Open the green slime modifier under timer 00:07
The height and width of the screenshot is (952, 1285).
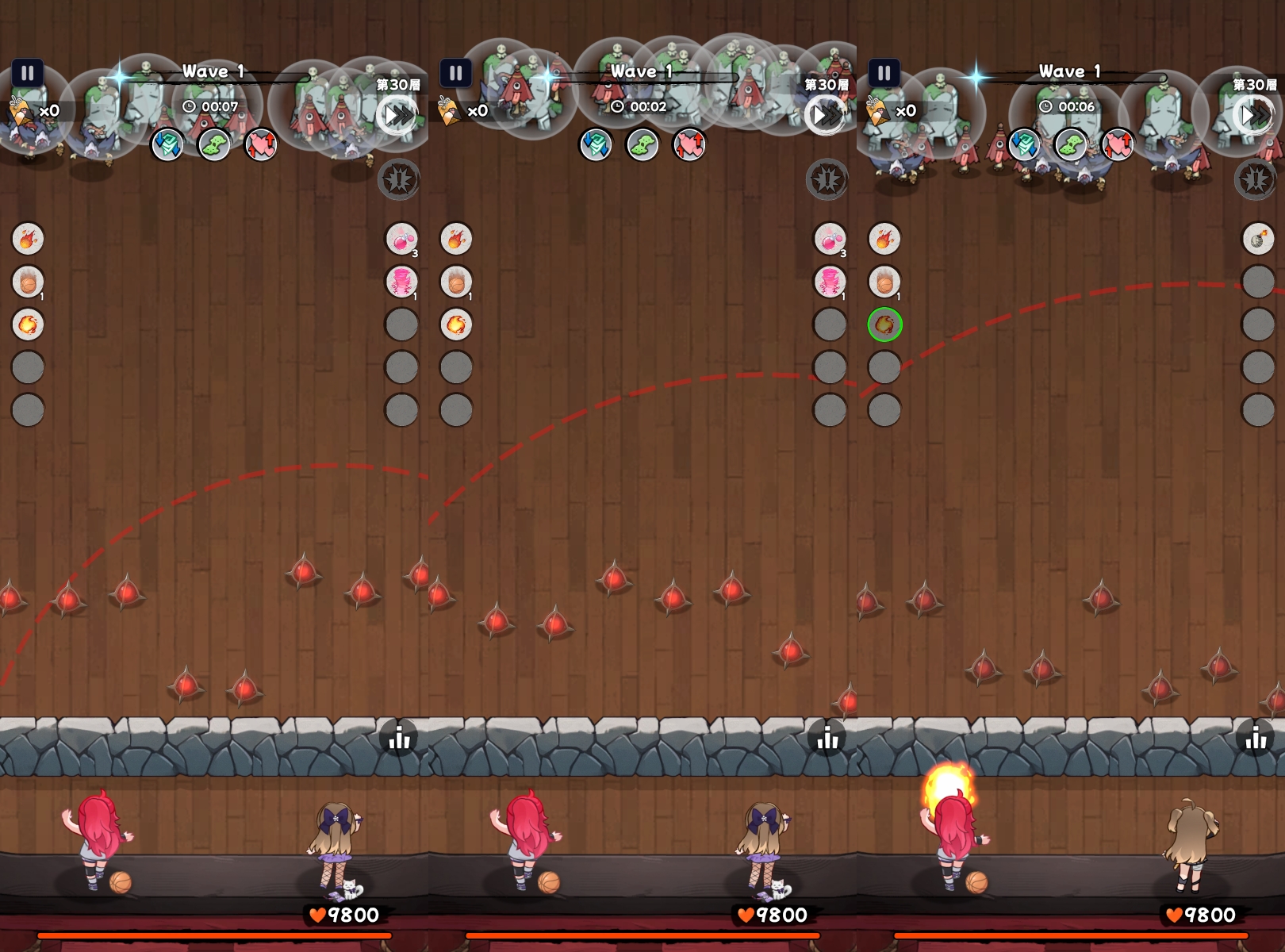214,145
